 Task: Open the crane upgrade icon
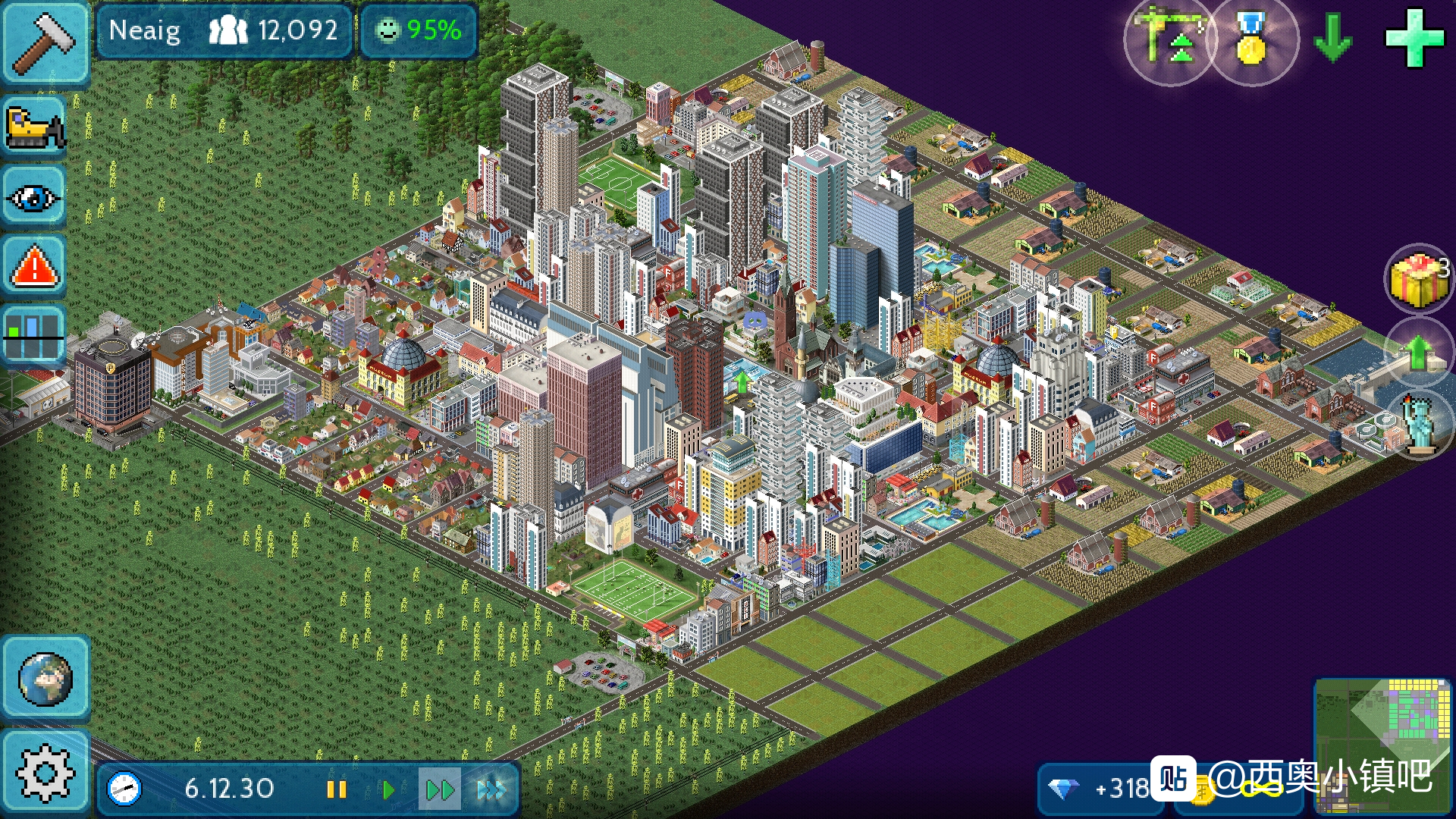coord(1169,39)
